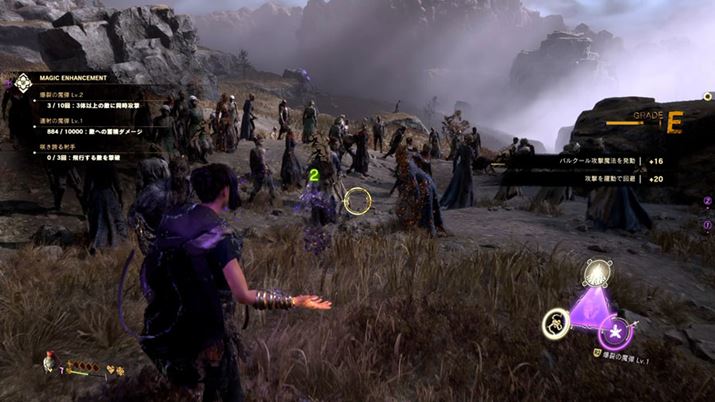The image size is (715, 402).
Task: Select the top spell in the magic triangle
Action: click(x=598, y=273)
